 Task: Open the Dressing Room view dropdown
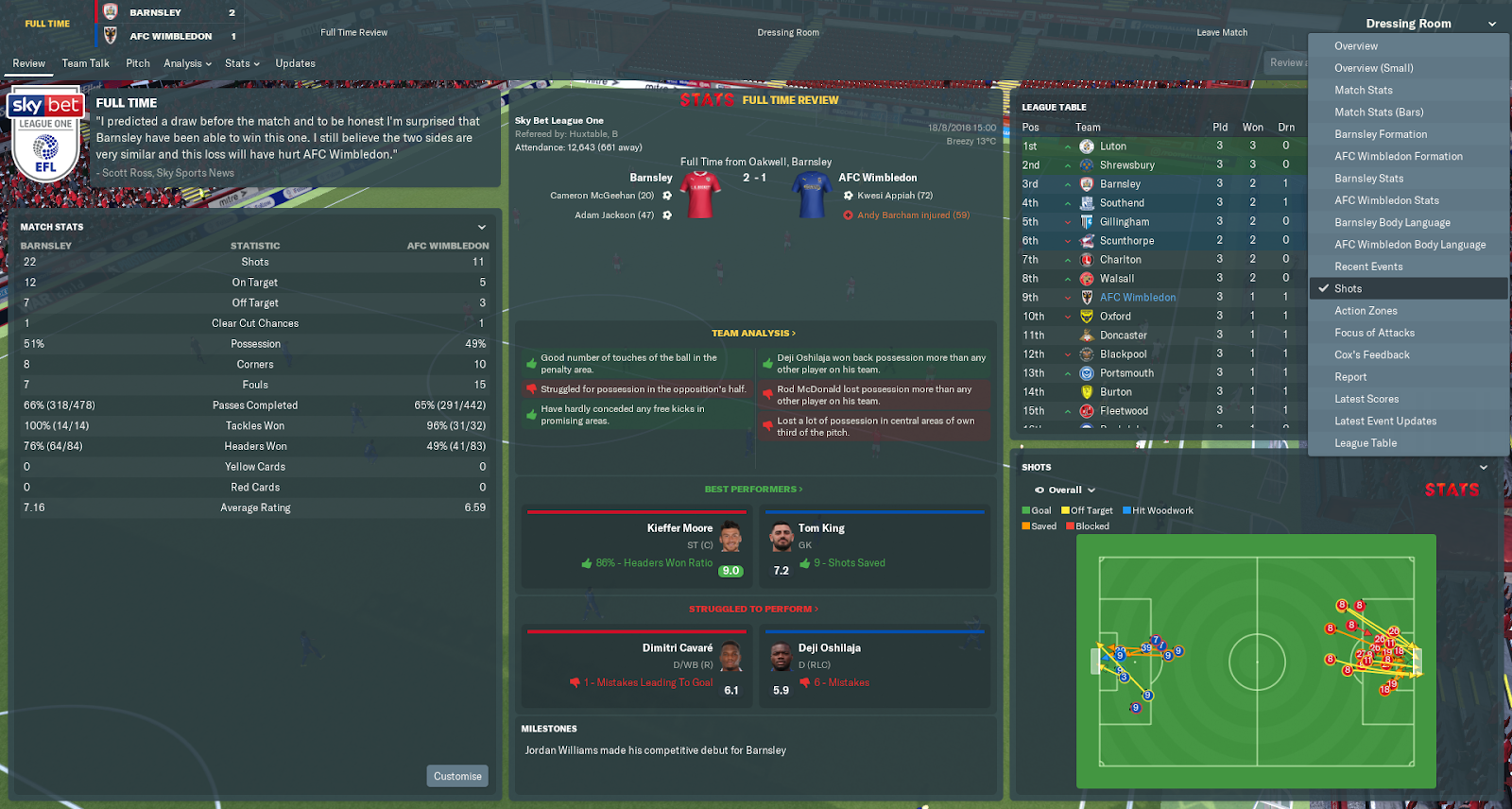[x=1408, y=23]
